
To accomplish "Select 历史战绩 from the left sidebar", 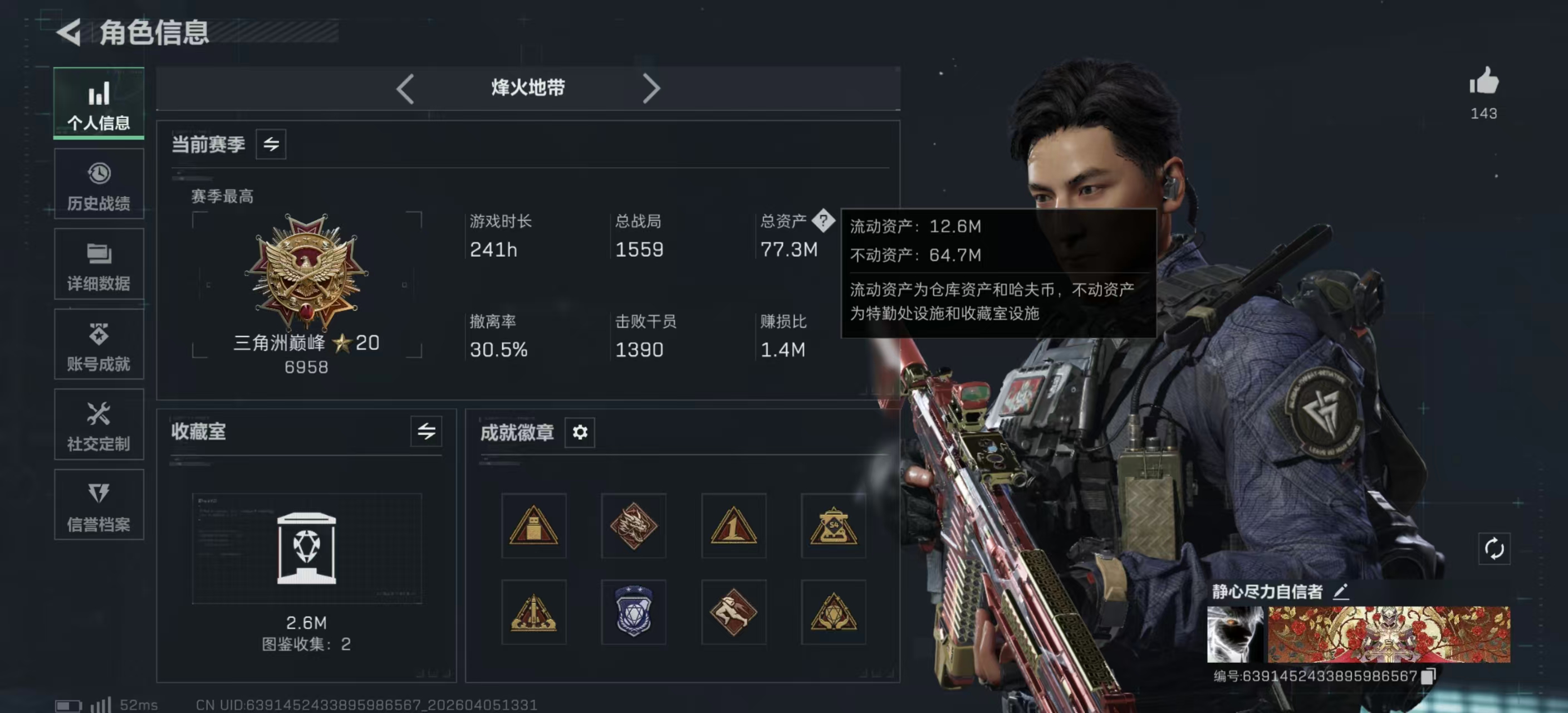I will (x=98, y=184).
